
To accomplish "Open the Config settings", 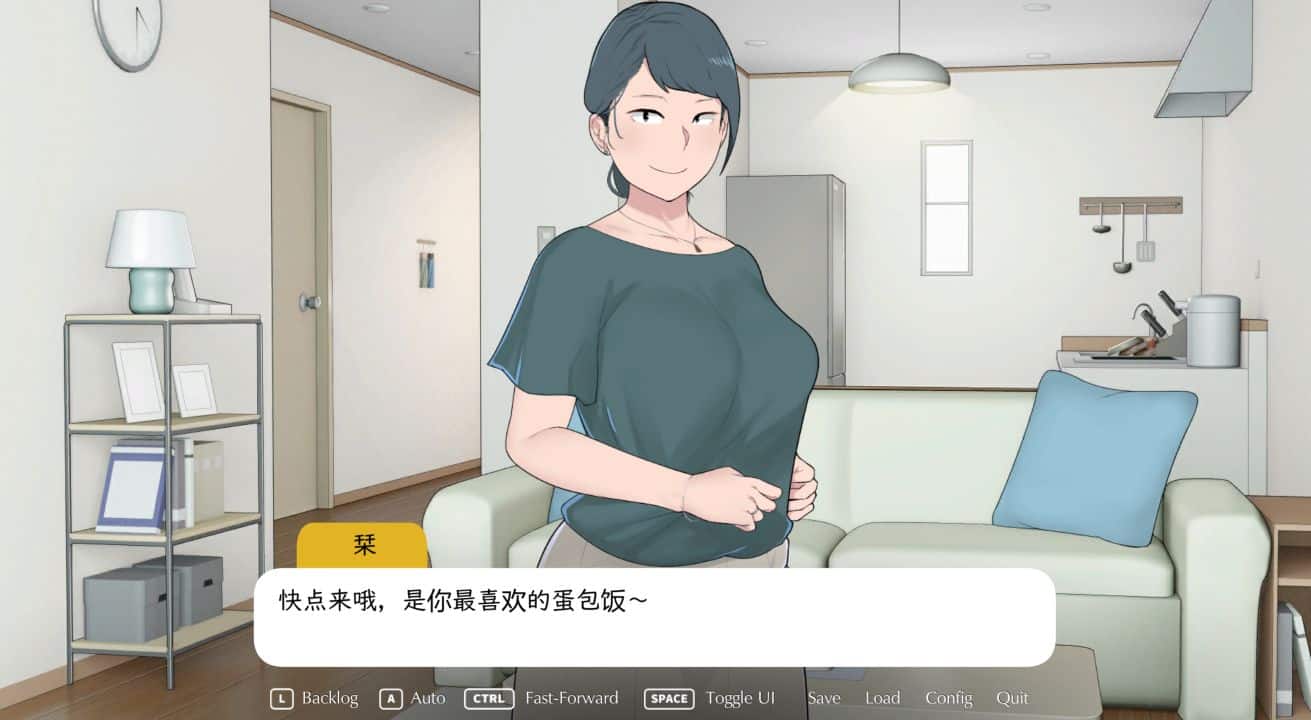I will [x=948, y=698].
